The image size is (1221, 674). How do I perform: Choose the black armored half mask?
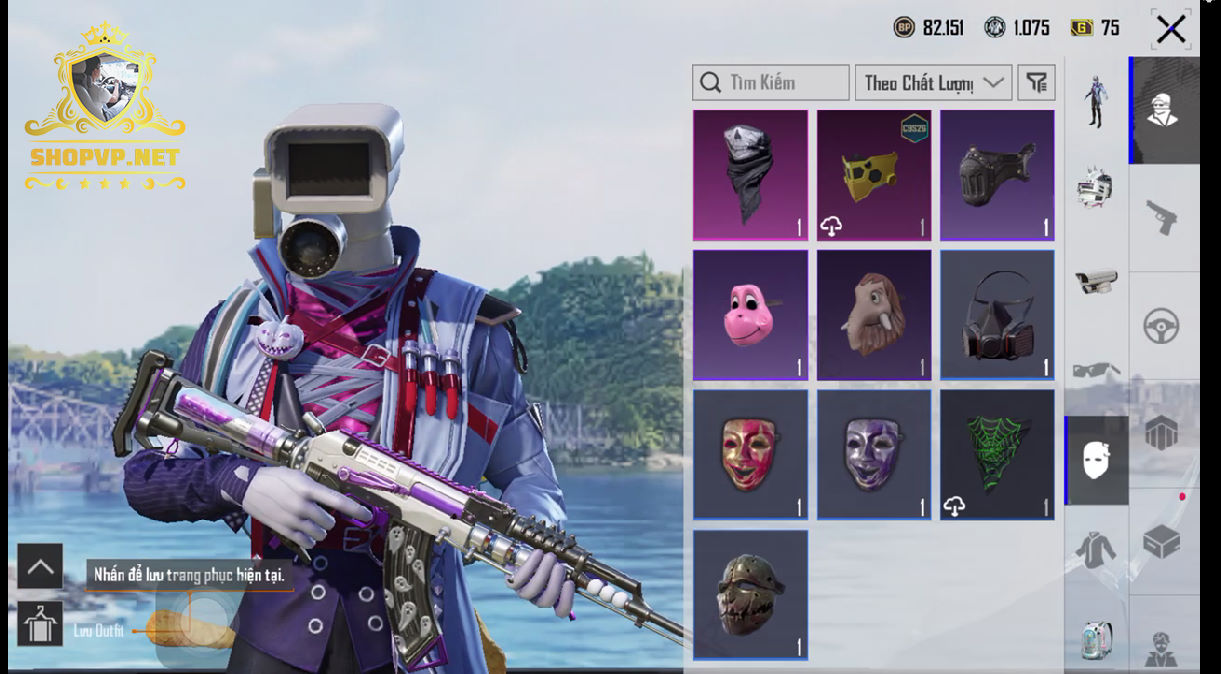(x=997, y=175)
